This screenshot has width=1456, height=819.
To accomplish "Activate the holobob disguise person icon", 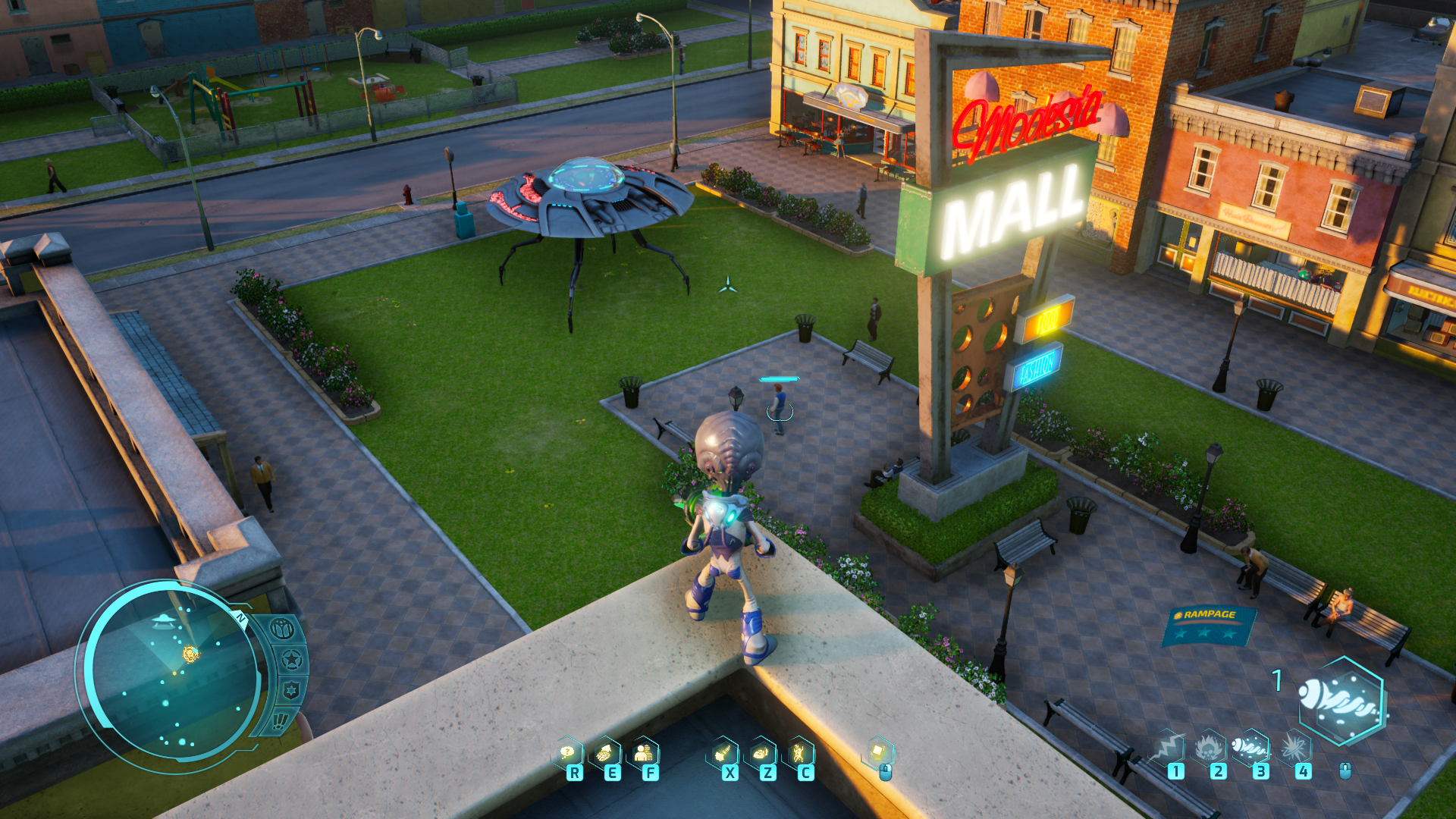I will pos(645,753).
